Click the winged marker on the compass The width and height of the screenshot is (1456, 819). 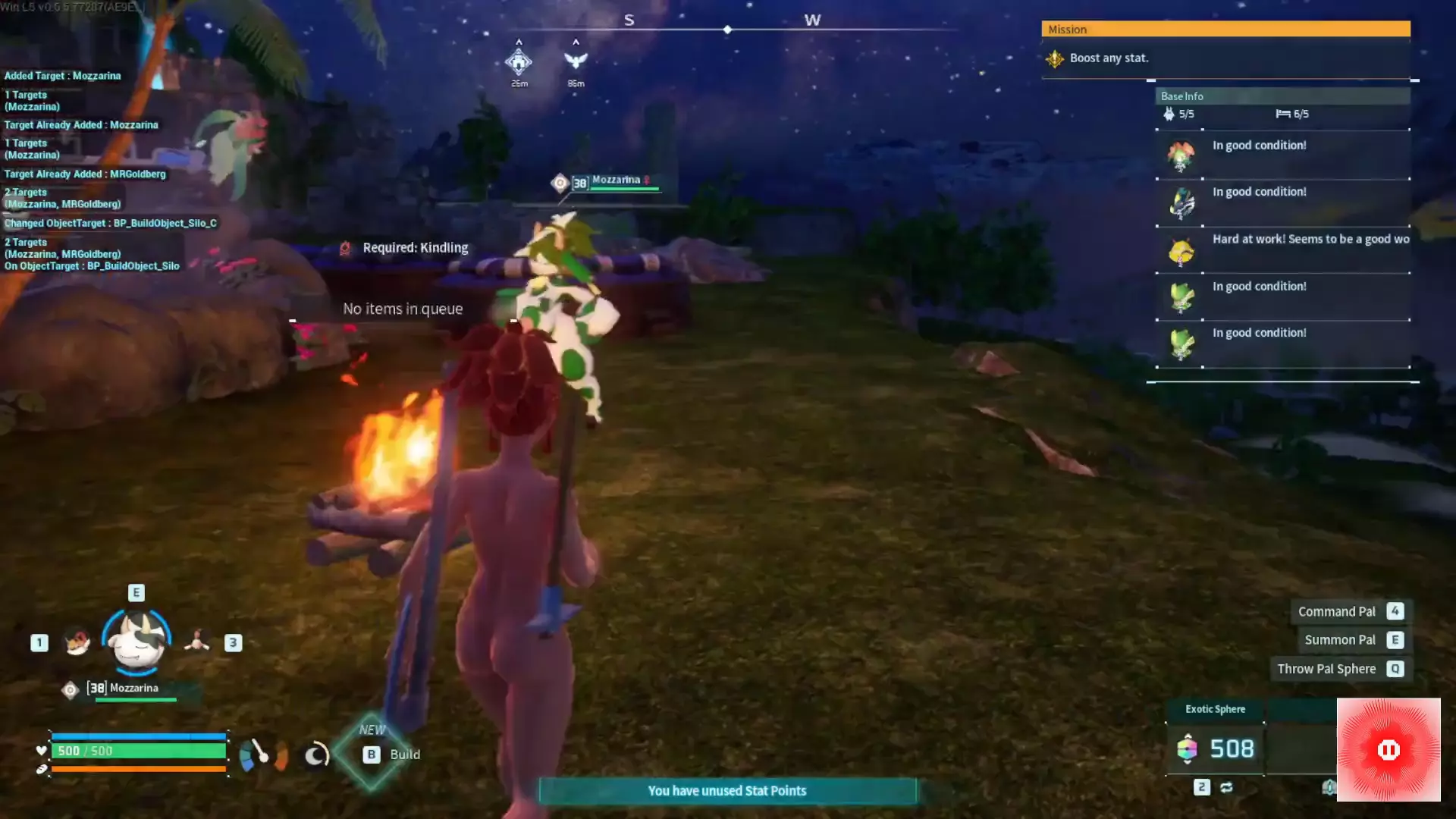point(576,61)
